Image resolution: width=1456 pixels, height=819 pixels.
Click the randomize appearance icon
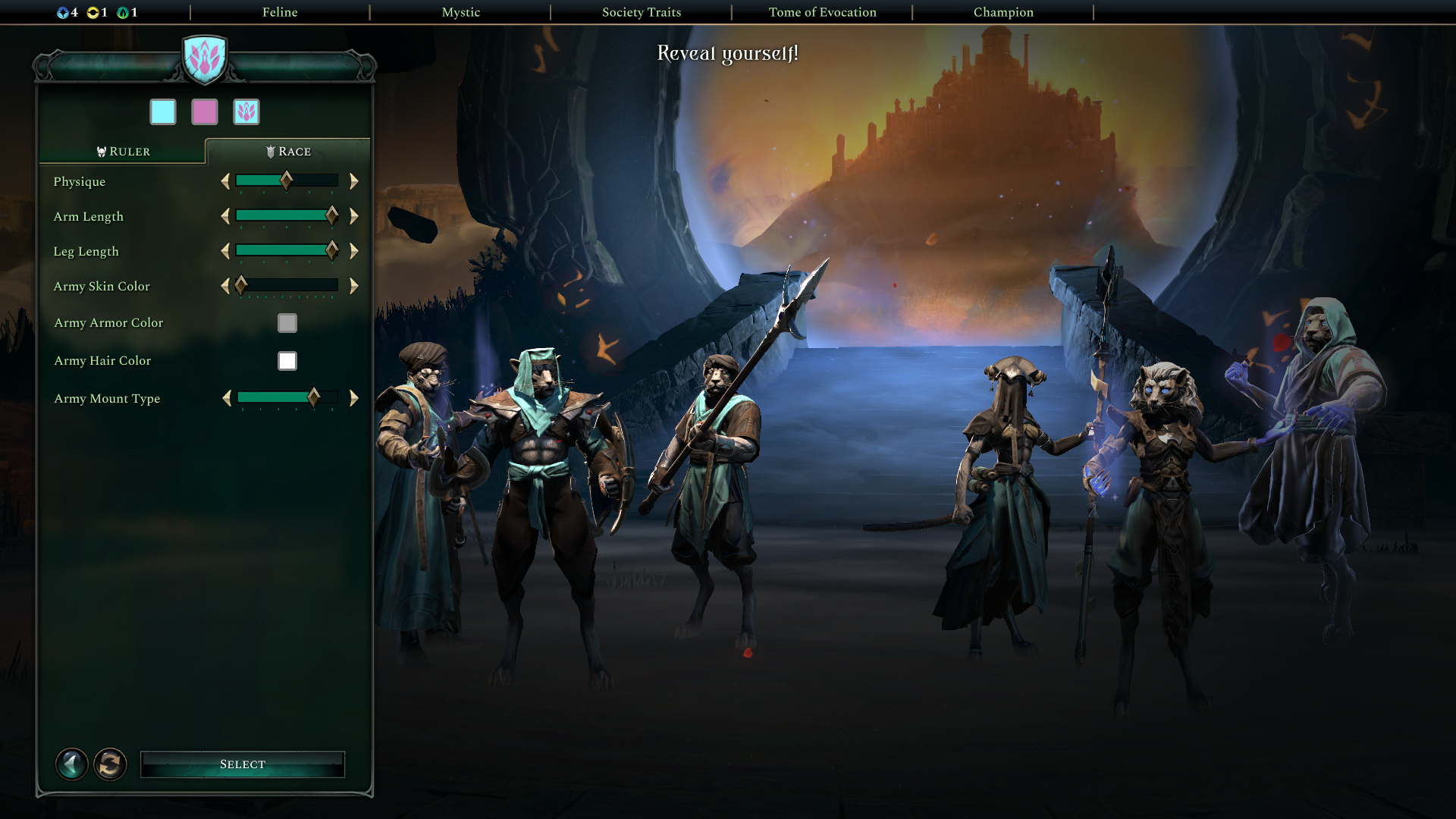109,764
